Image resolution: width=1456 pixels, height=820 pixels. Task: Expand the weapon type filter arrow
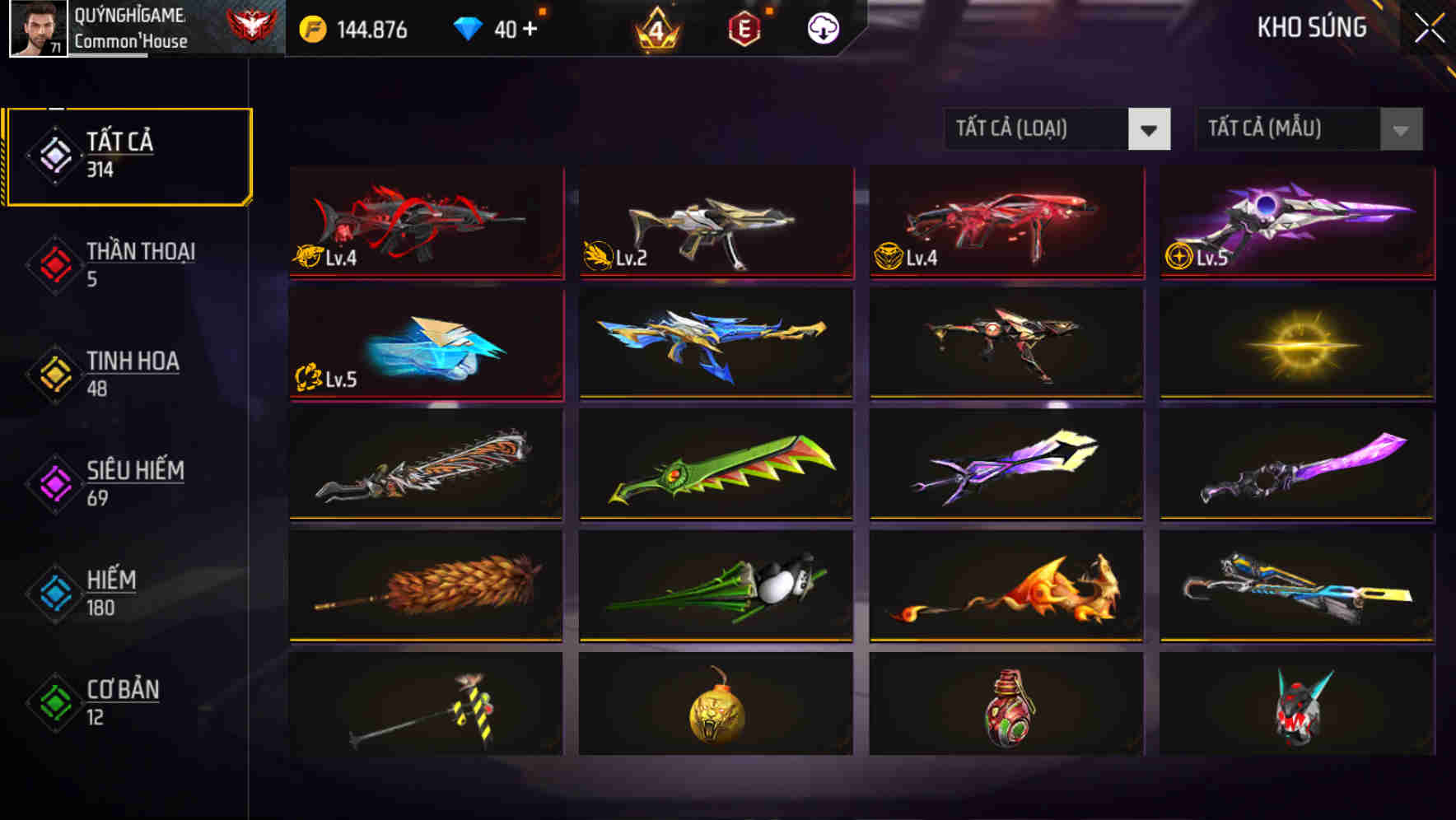pyautogui.click(x=1150, y=129)
